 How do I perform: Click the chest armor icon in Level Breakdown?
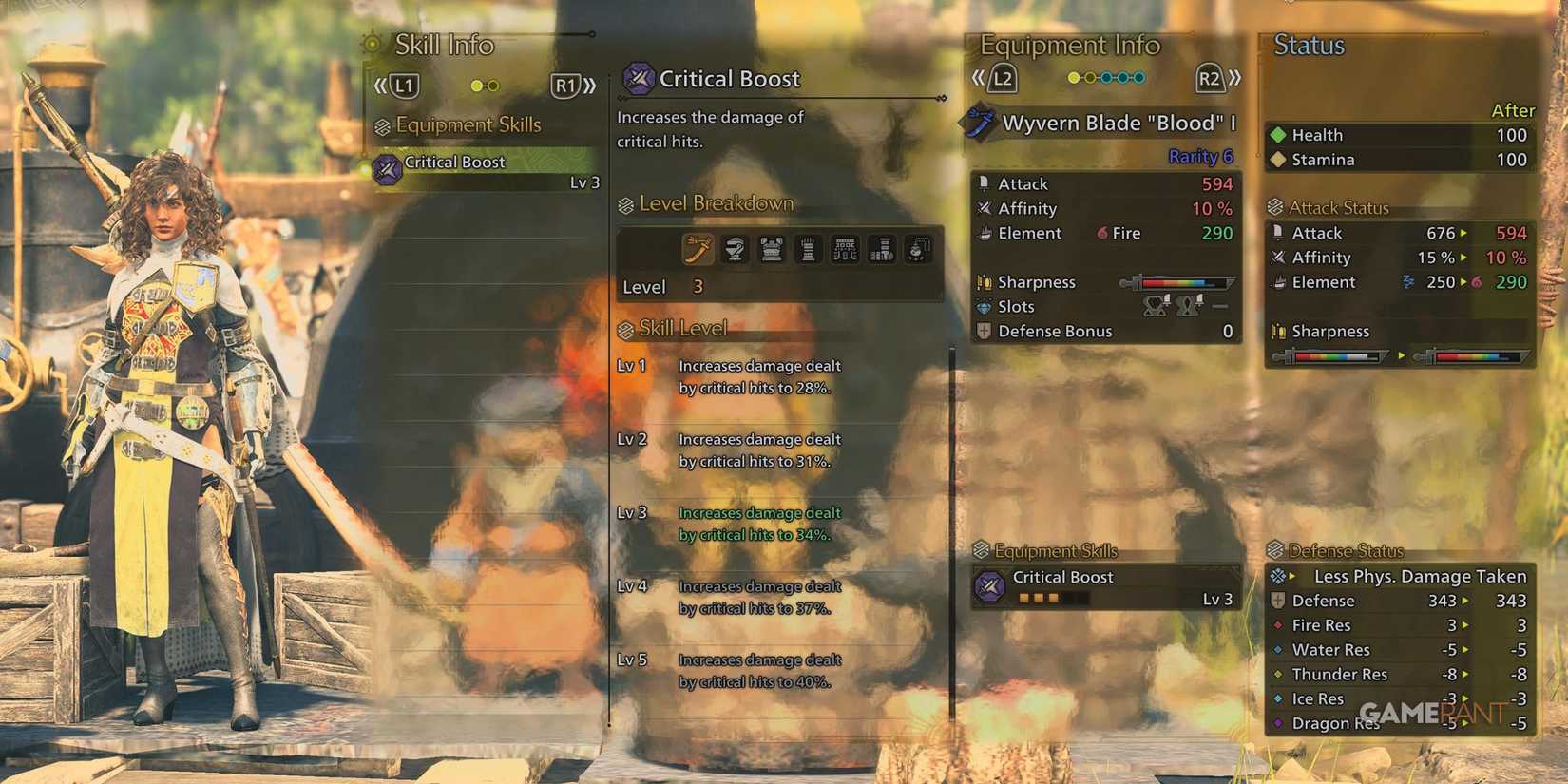click(x=770, y=249)
